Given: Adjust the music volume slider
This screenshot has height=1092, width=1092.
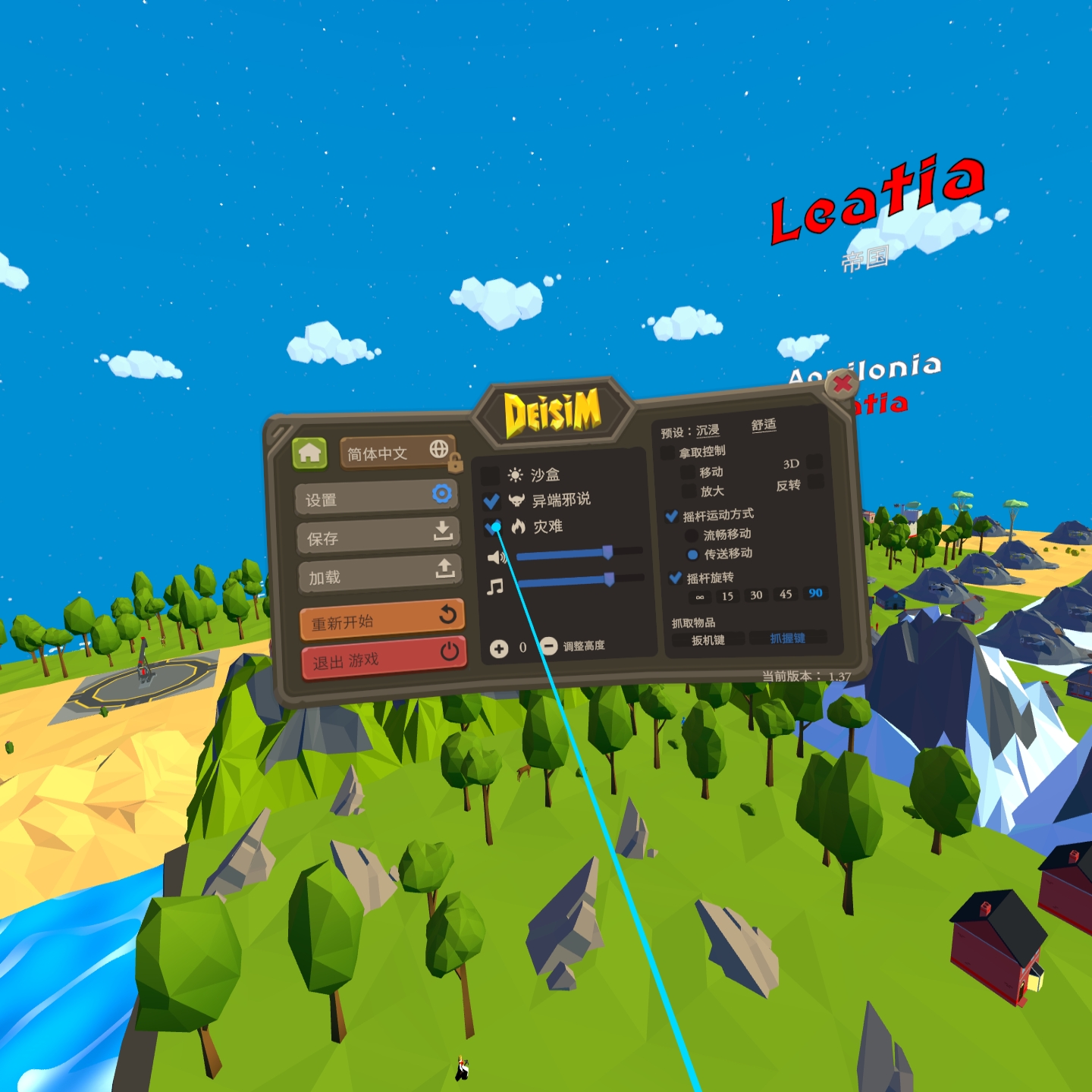Looking at the screenshot, I should (608, 580).
